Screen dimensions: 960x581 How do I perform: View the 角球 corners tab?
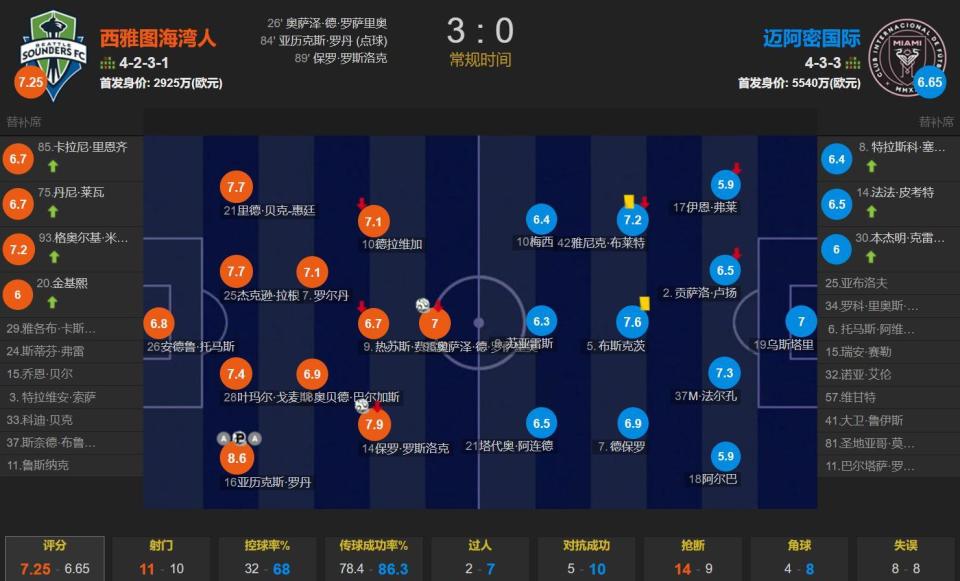point(798,558)
